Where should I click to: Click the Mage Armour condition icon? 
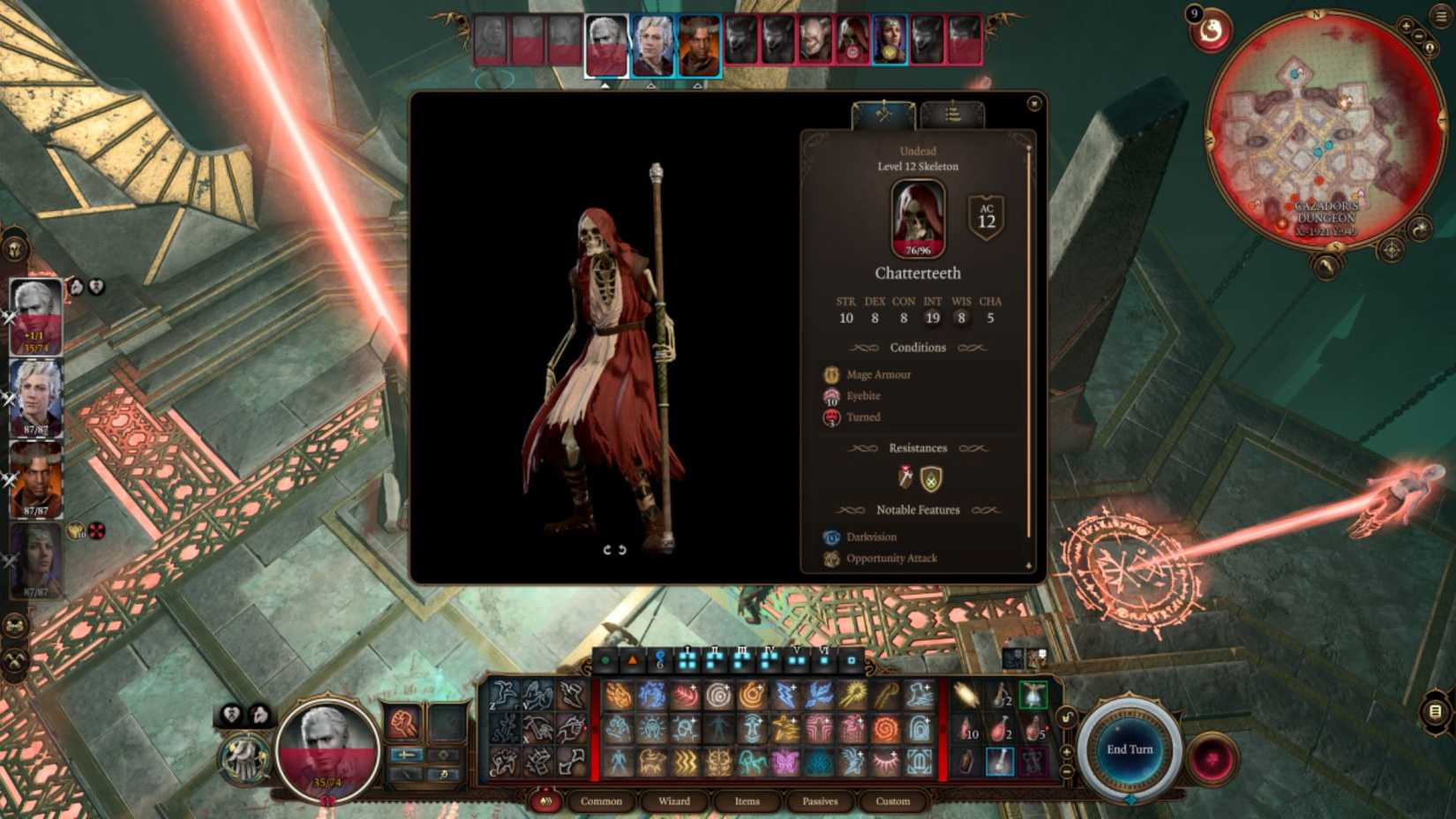click(x=830, y=374)
